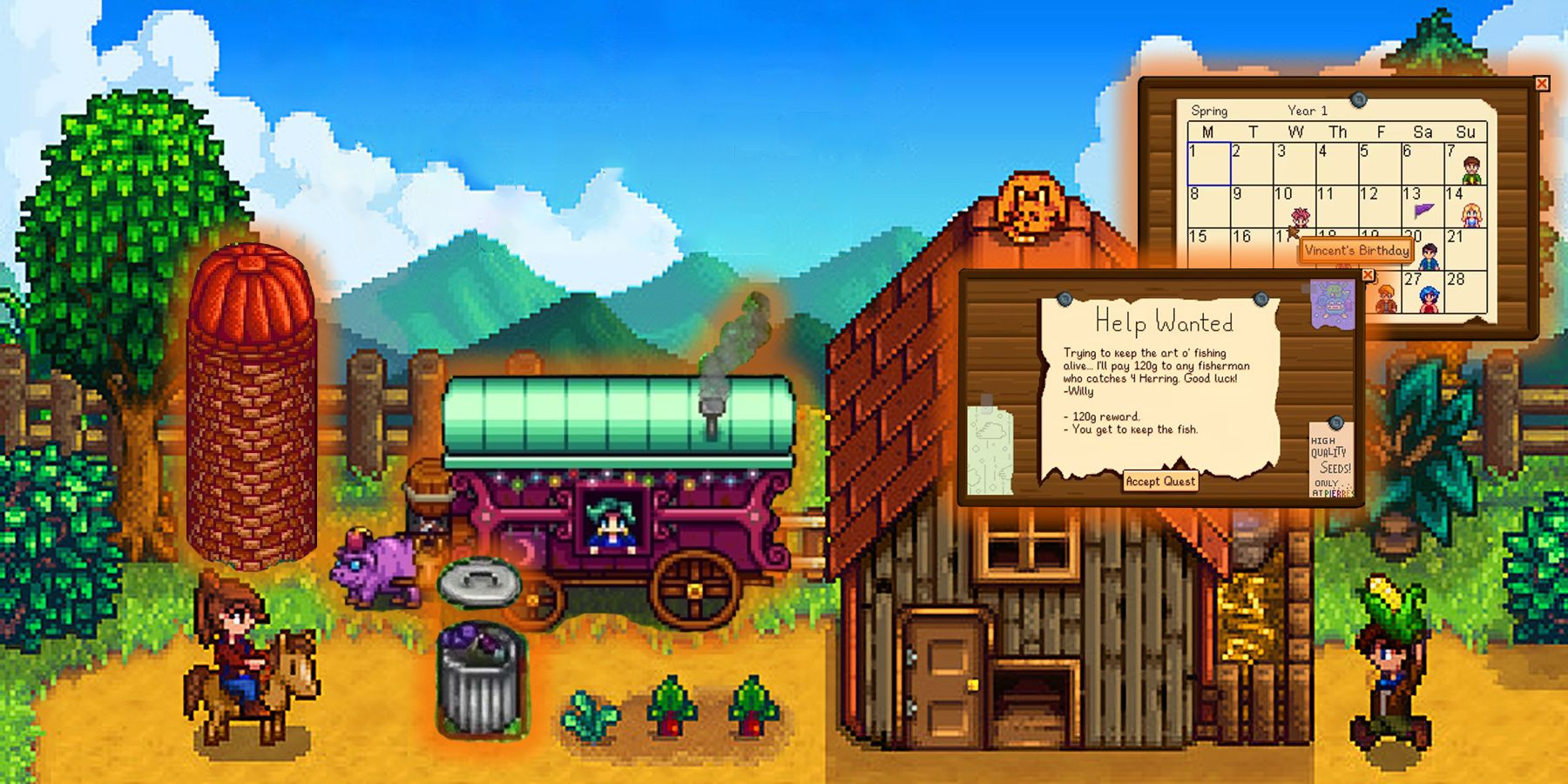Click the orange-haired villager portrait on Spring 26

tap(1386, 299)
